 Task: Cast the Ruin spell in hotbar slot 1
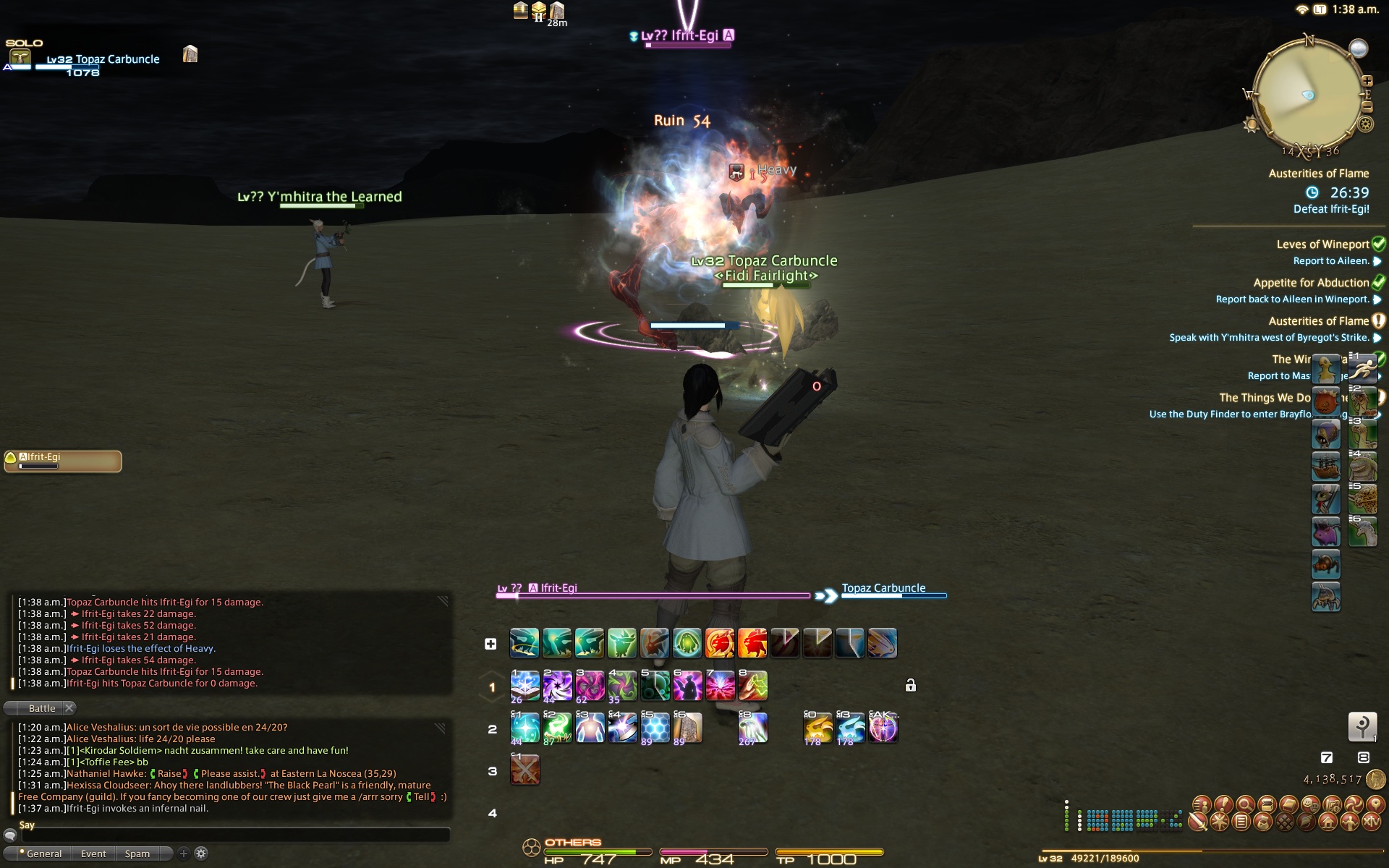(x=524, y=685)
